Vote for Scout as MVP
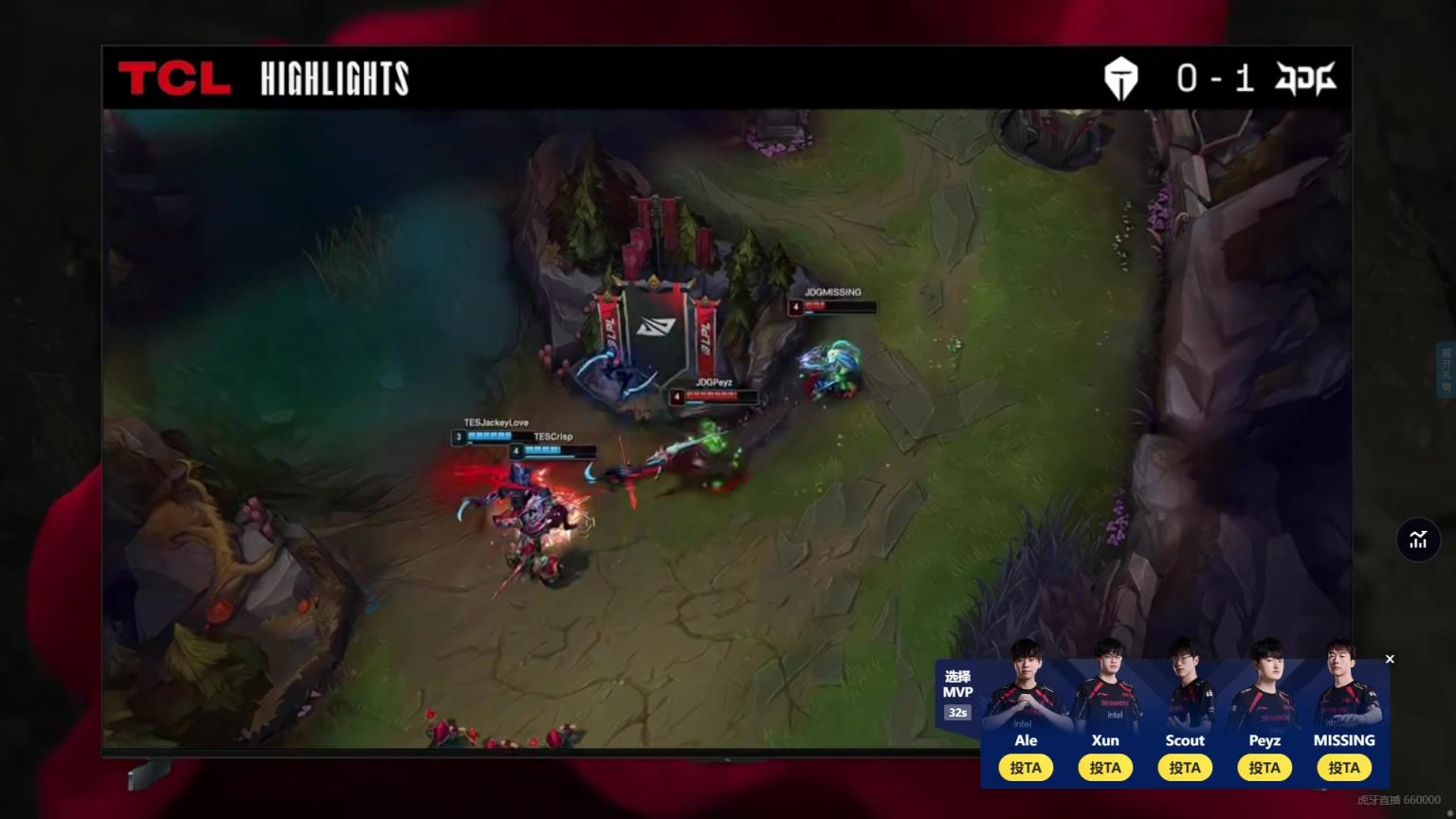Screen dimensions: 1456x819 click(x=1184, y=768)
